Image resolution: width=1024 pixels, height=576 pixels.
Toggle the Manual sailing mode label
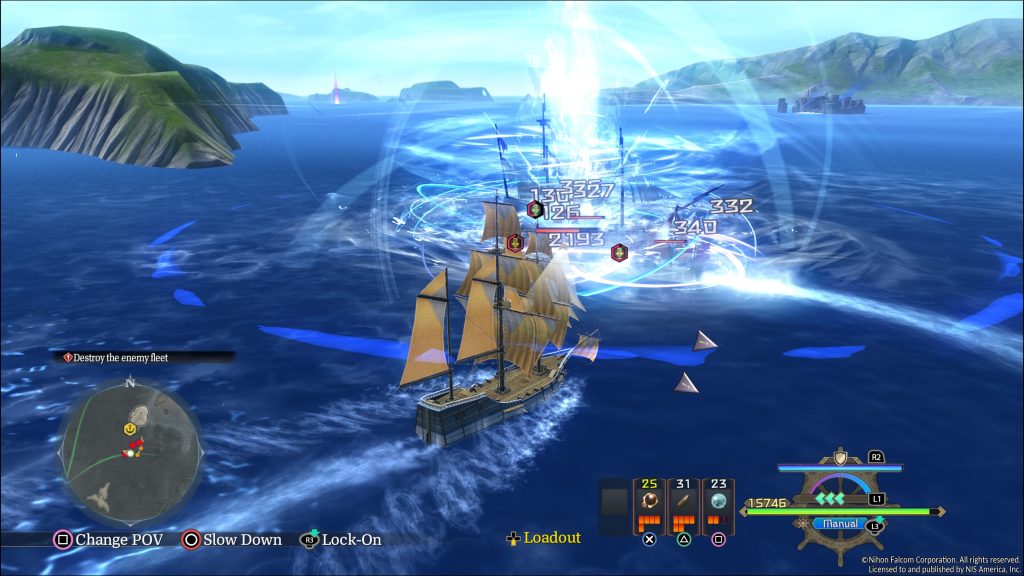tap(838, 523)
